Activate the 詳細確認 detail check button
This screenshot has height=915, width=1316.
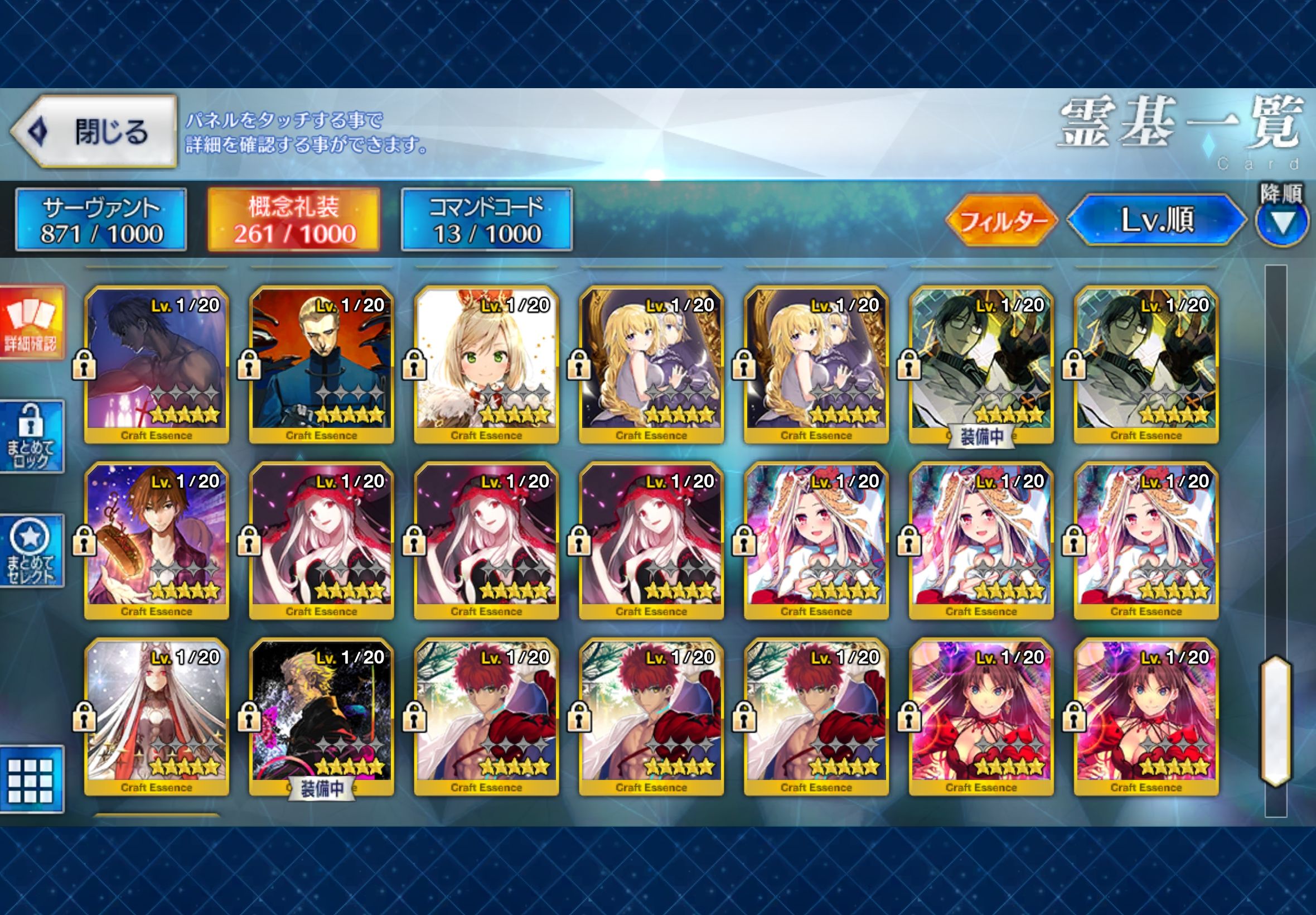coord(32,323)
